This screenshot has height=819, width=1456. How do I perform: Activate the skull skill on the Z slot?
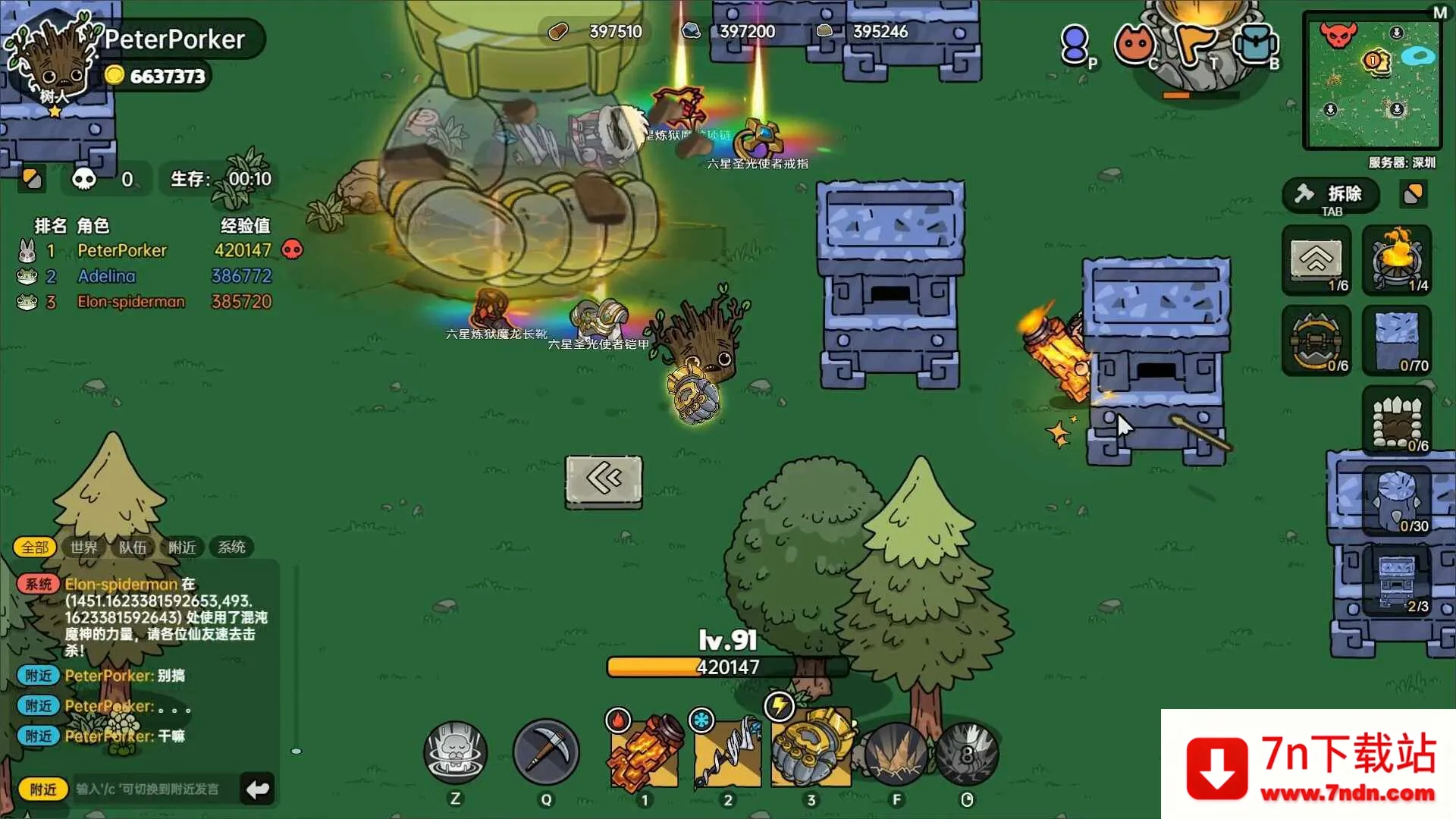click(x=455, y=751)
